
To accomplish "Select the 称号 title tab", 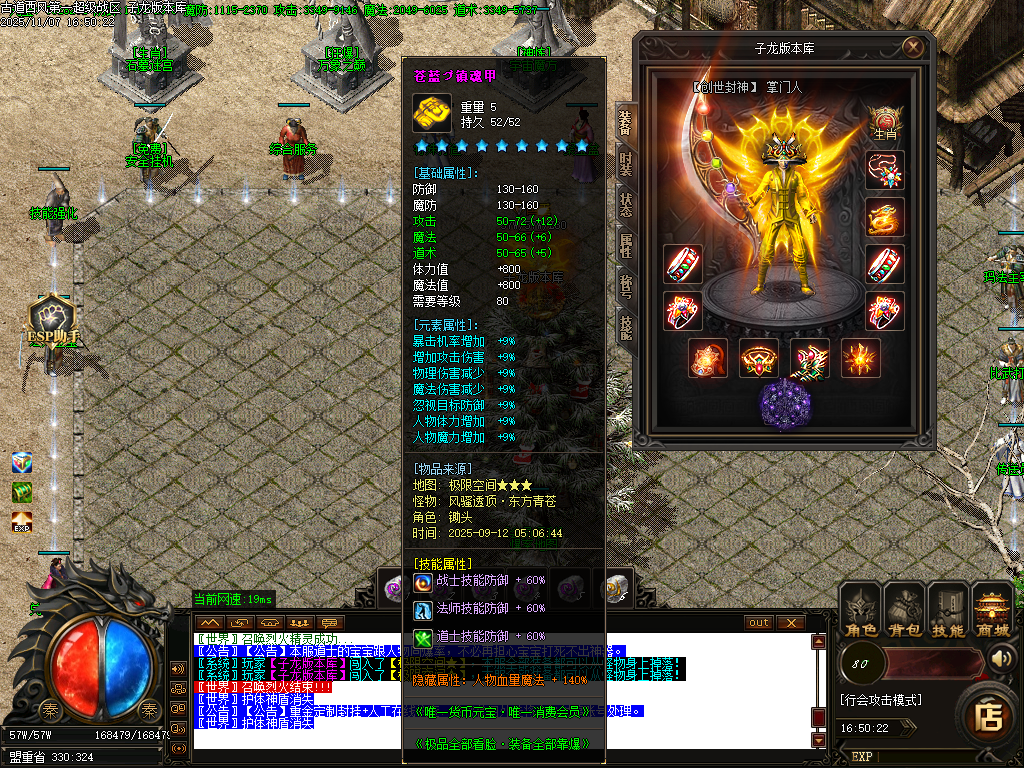I will coord(625,287).
